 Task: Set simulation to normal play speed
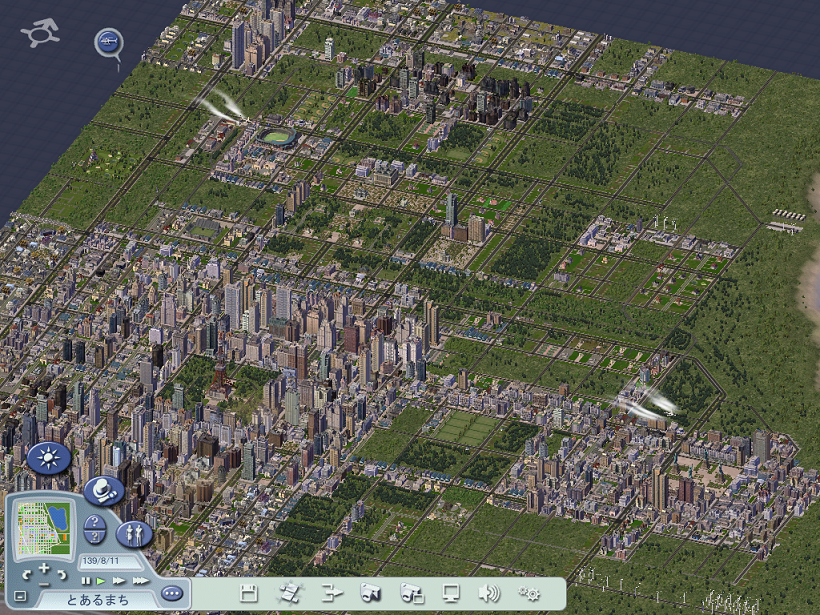[100, 580]
